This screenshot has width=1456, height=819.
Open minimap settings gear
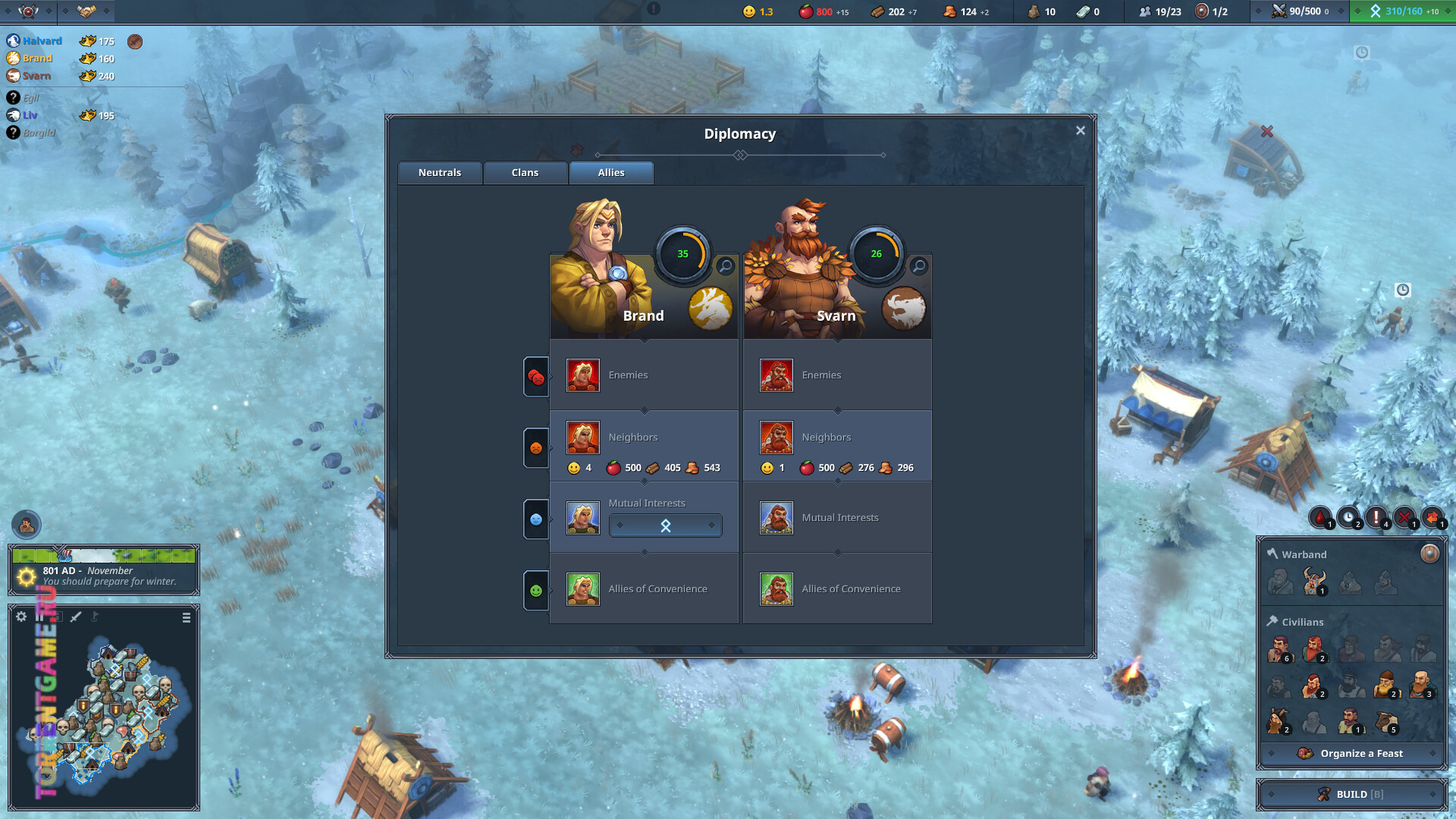click(x=21, y=617)
